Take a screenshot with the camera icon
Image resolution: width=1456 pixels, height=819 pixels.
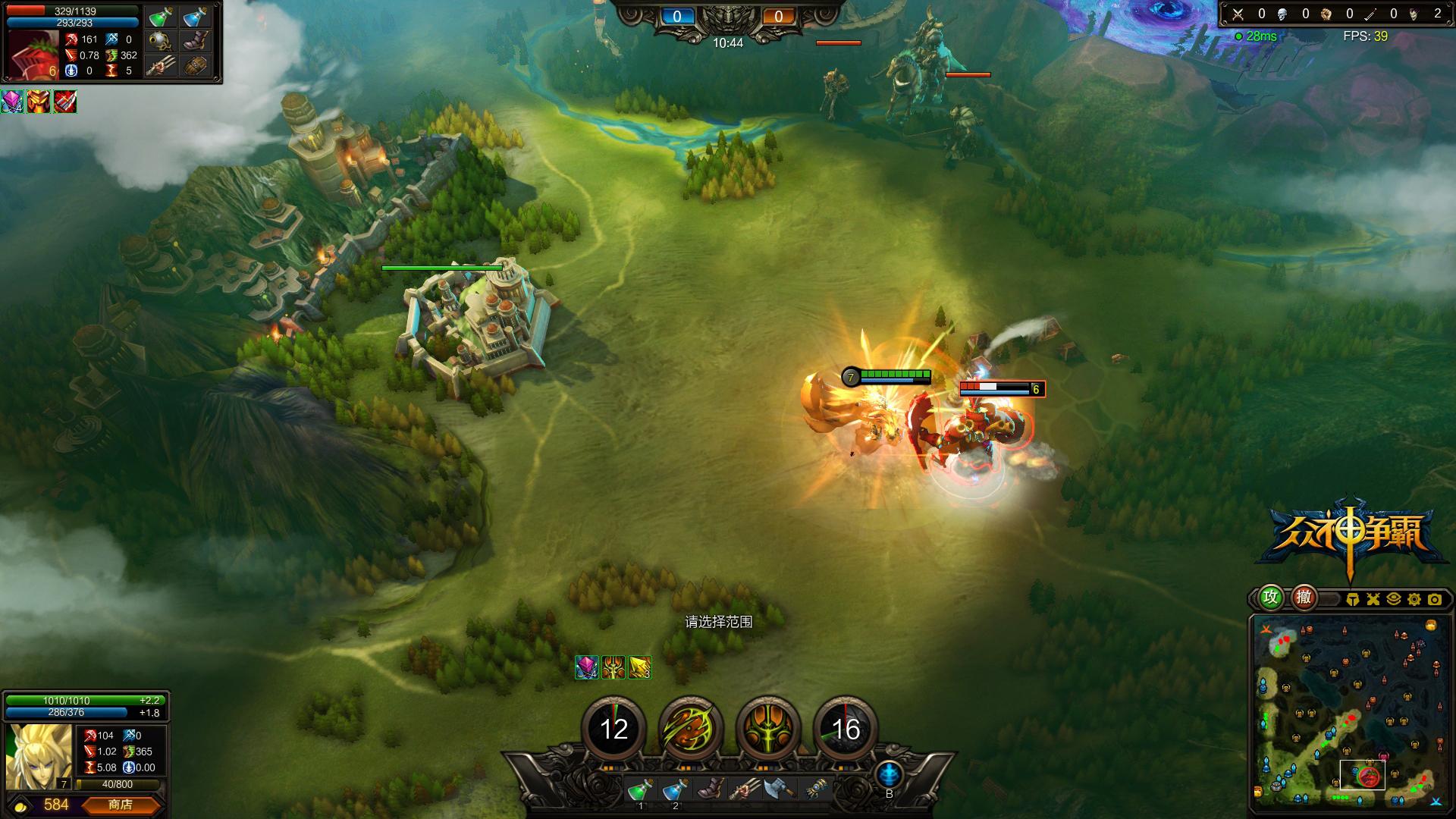[1434, 599]
